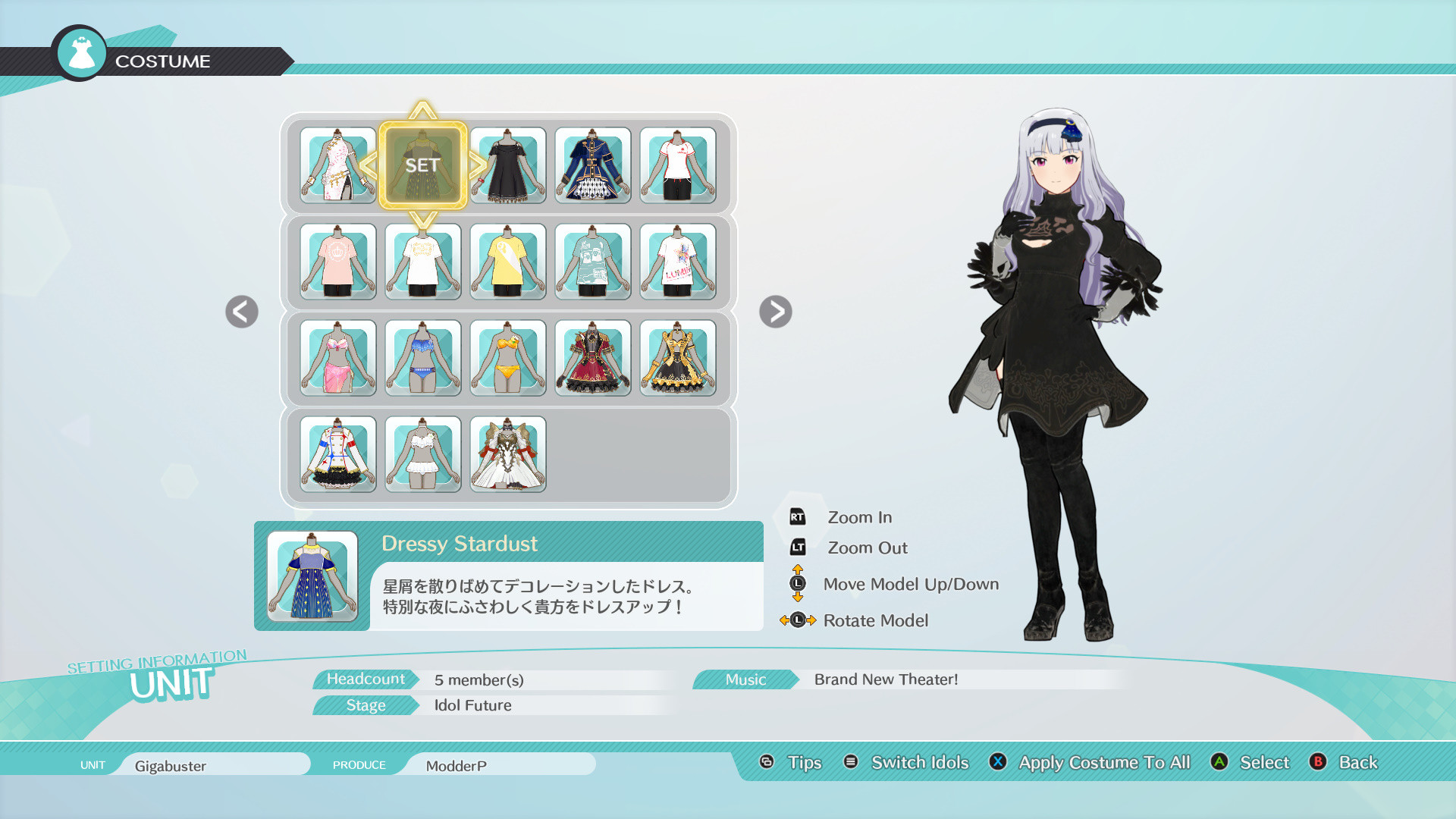Image resolution: width=1456 pixels, height=819 pixels.
Task: Click the up arrow above the SET slot
Action: tap(423, 110)
